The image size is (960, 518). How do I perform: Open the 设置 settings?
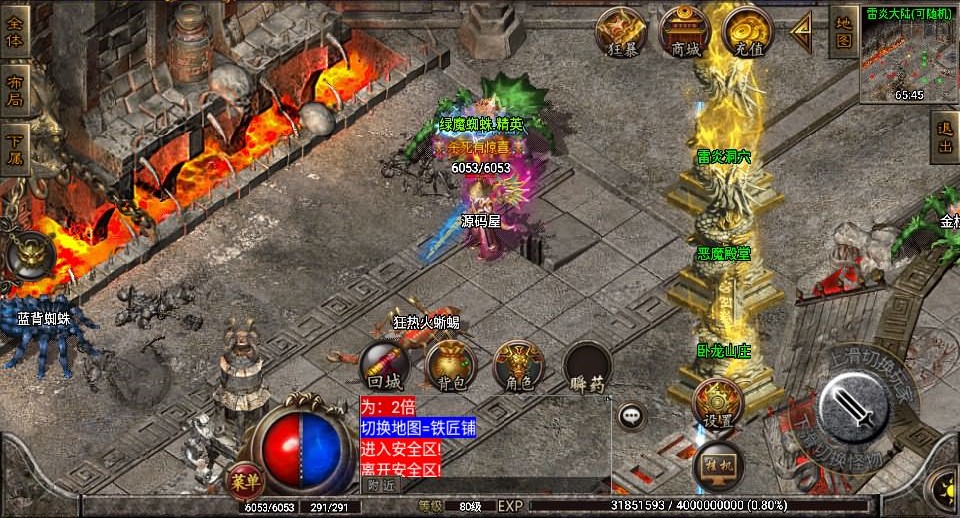(x=716, y=404)
